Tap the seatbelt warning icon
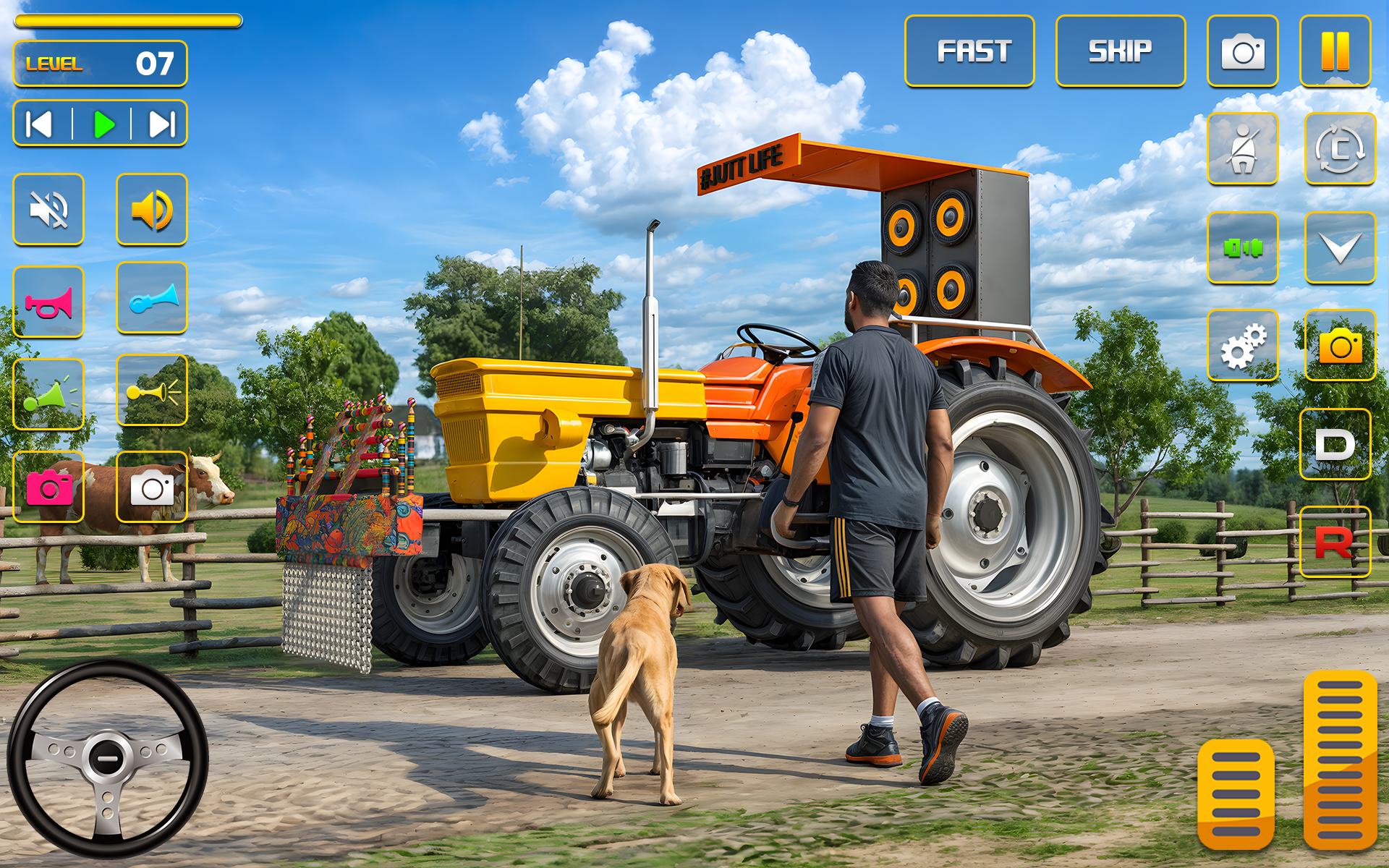This screenshot has width=1389, height=868. 1242,148
